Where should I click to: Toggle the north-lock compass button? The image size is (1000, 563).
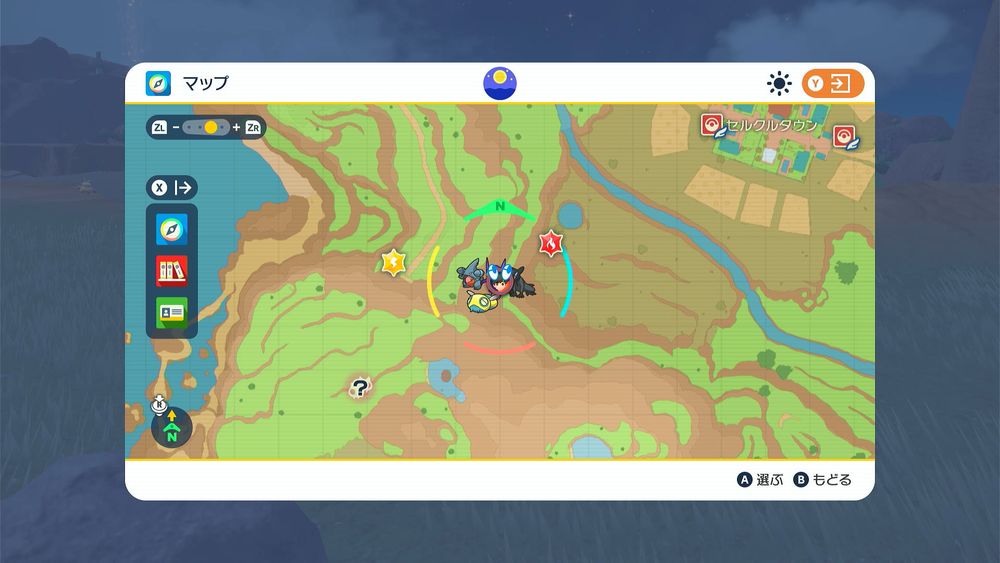point(171,427)
